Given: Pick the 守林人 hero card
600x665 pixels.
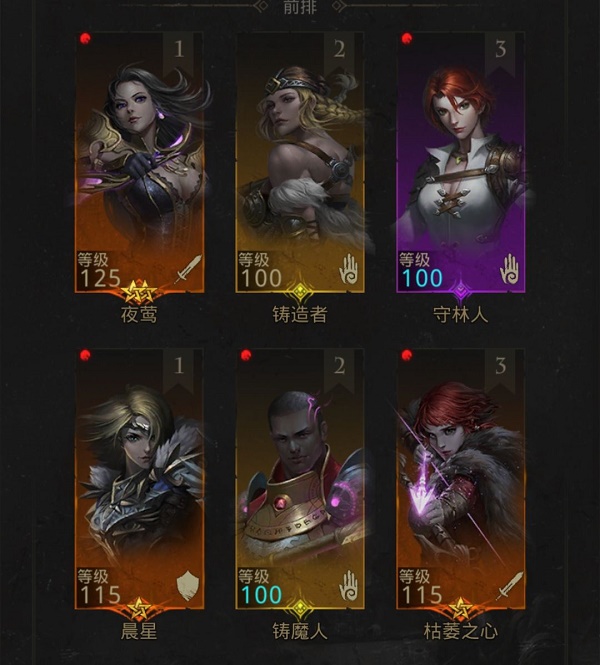Looking at the screenshot, I should point(460,165).
